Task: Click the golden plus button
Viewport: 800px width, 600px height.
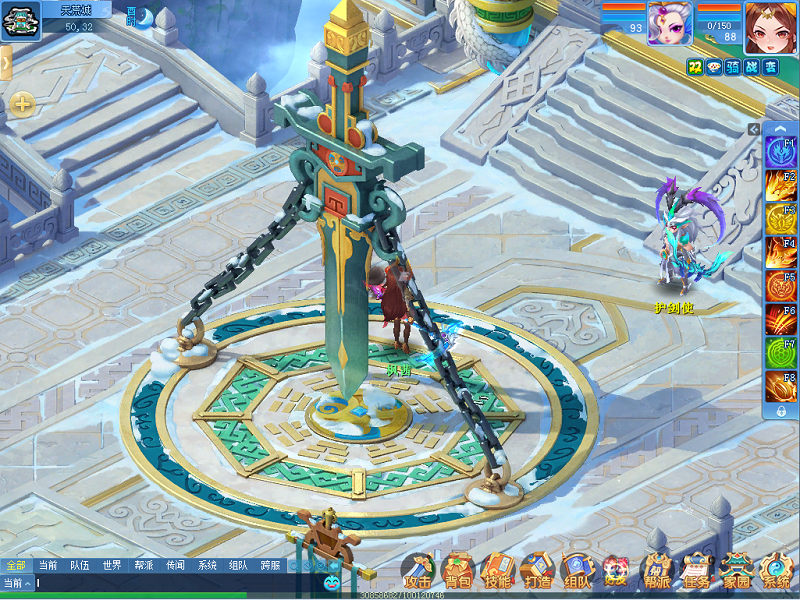Action: click(x=22, y=103)
